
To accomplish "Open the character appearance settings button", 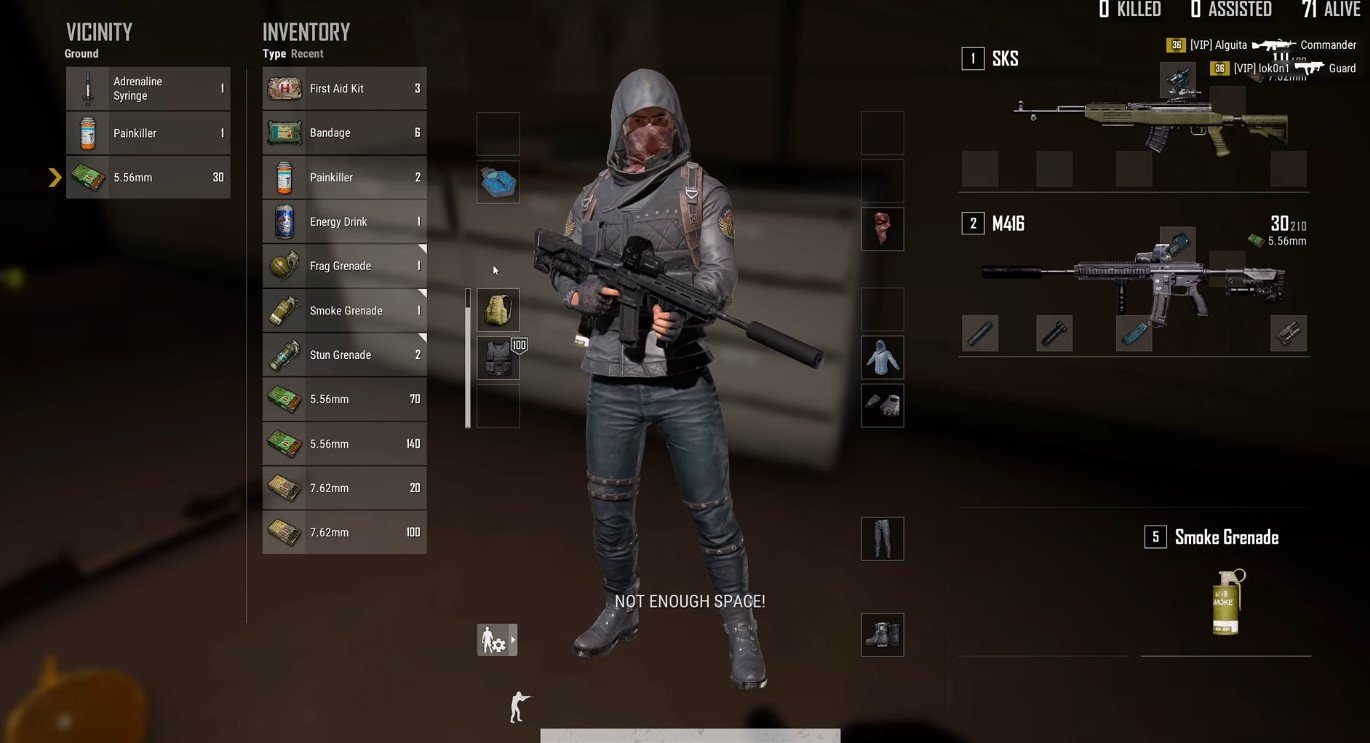I will (x=497, y=640).
